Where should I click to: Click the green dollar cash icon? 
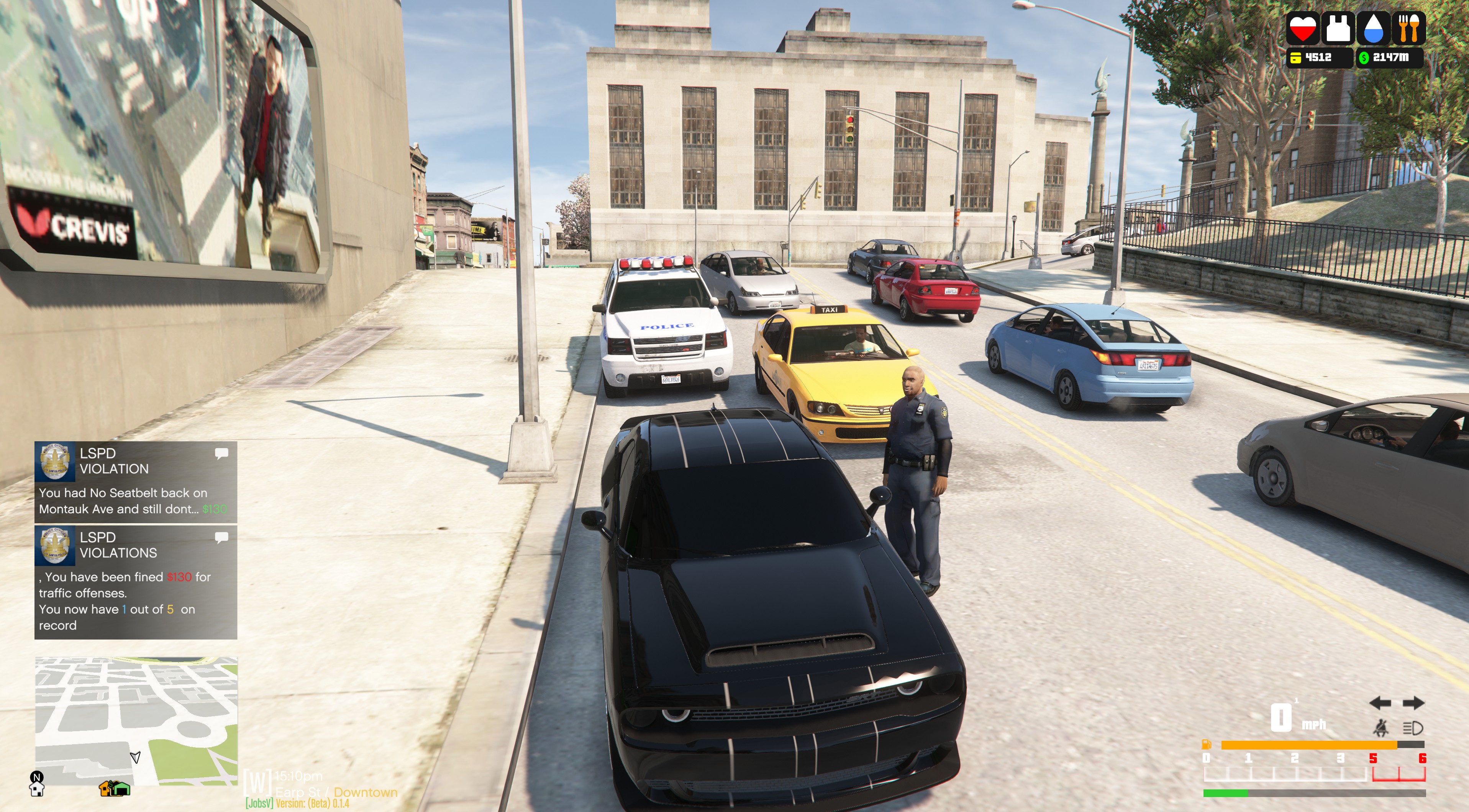pos(1364,57)
